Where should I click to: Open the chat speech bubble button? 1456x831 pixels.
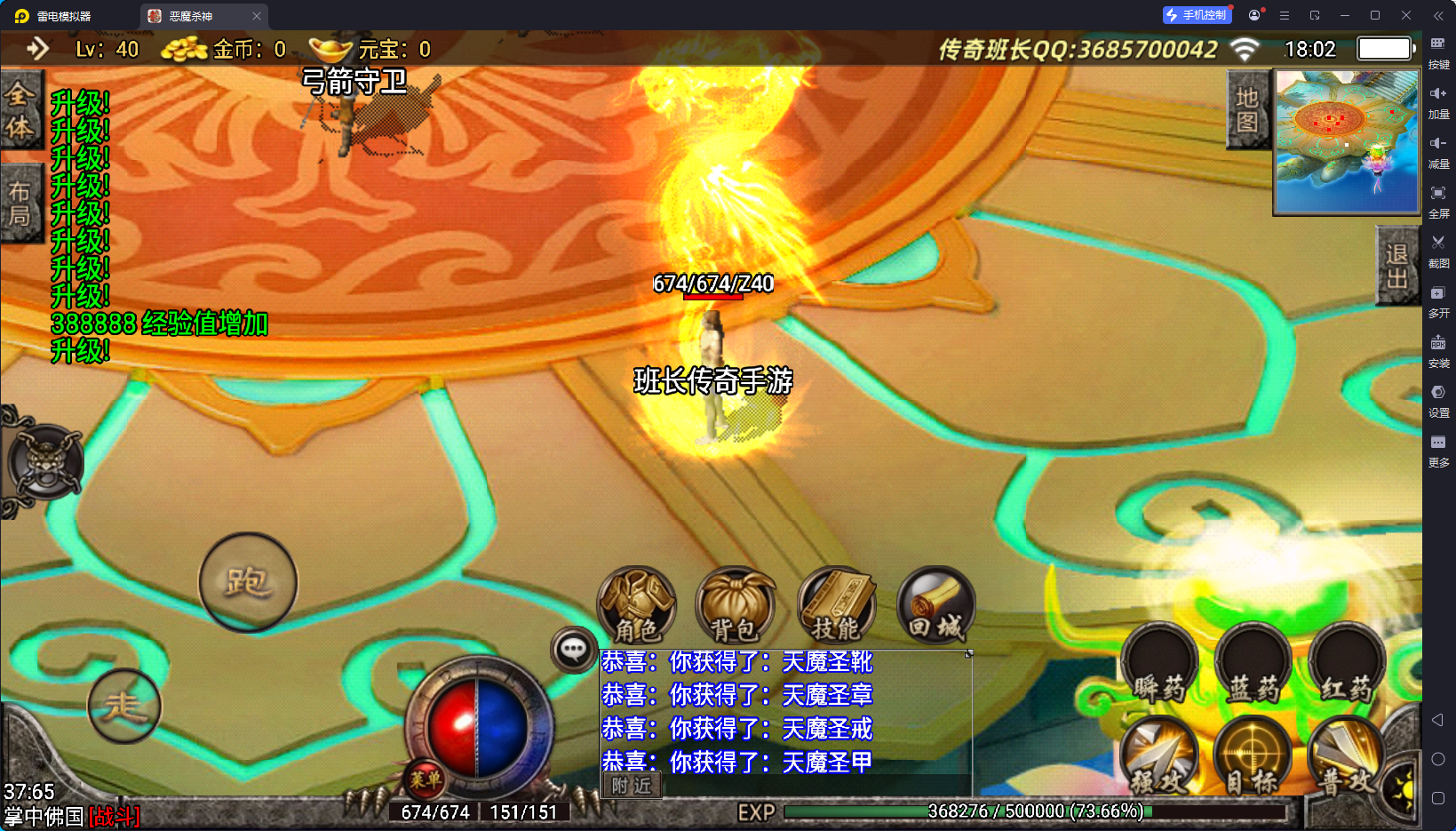point(573,650)
